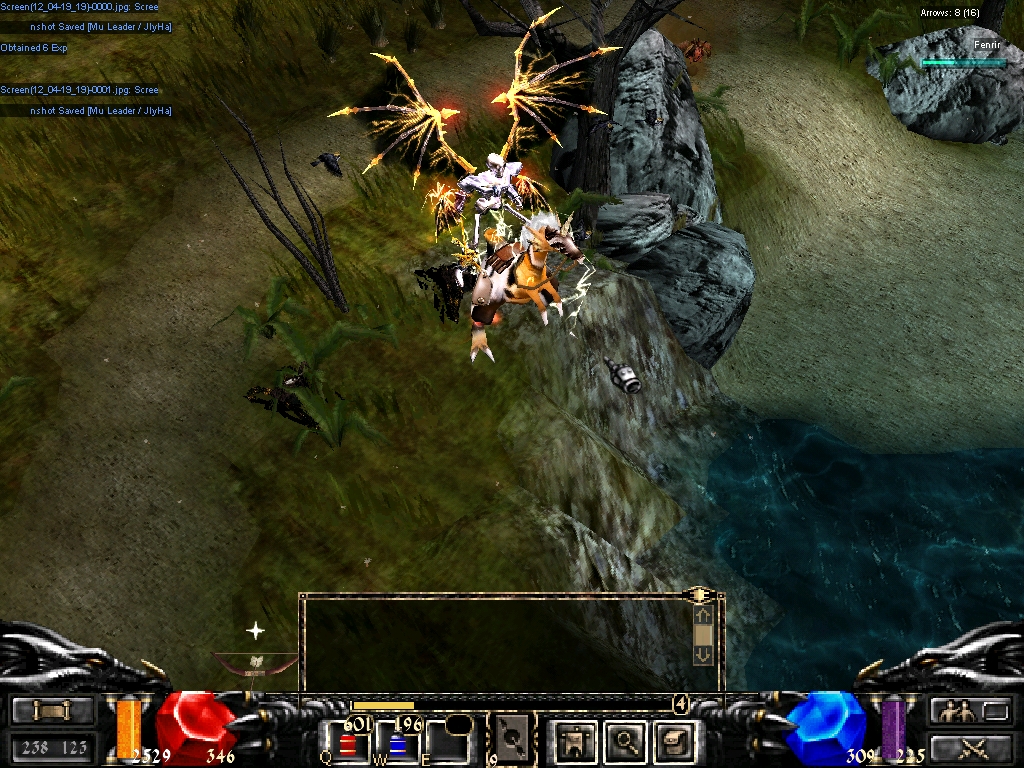Open the character armor window button
The height and width of the screenshot is (768, 1024).
[576, 741]
